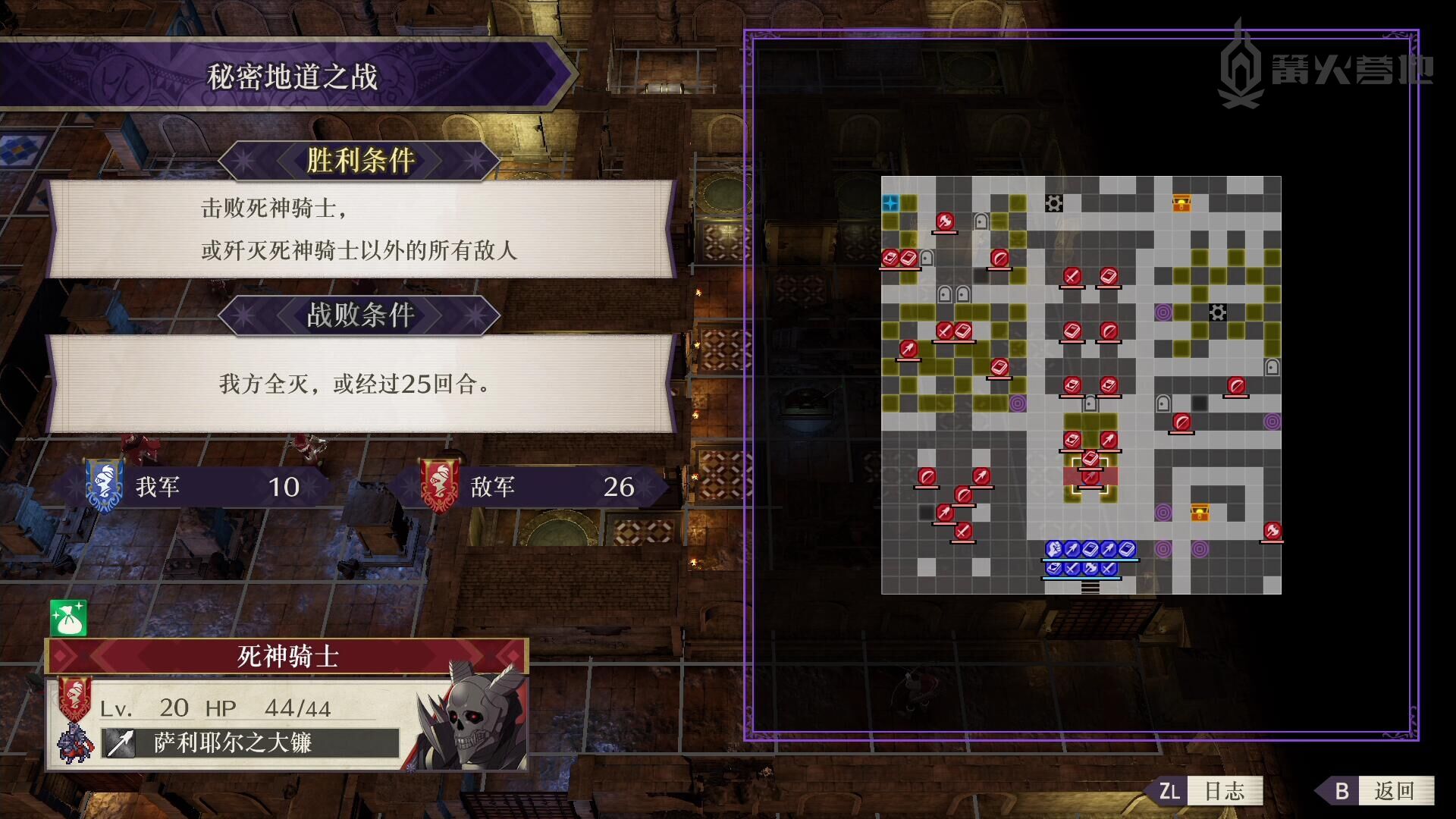Select the stairs marker on the minimap
Screen dimensions: 1456x819
1090,586
